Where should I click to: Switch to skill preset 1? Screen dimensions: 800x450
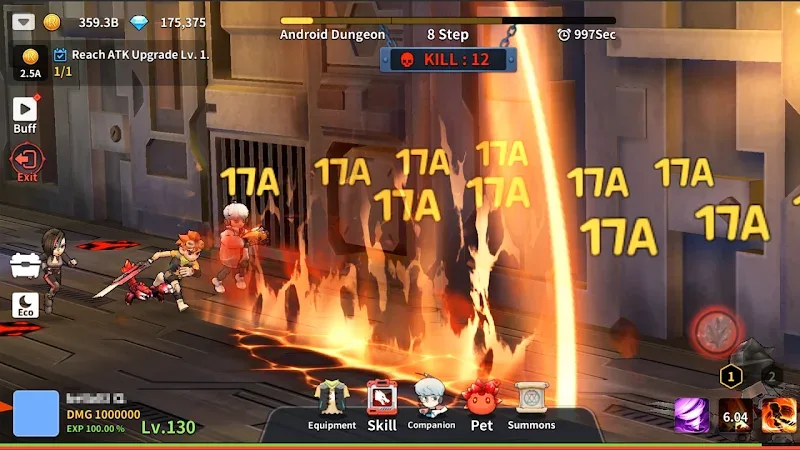pyautogui.click(x=731, y=376)
